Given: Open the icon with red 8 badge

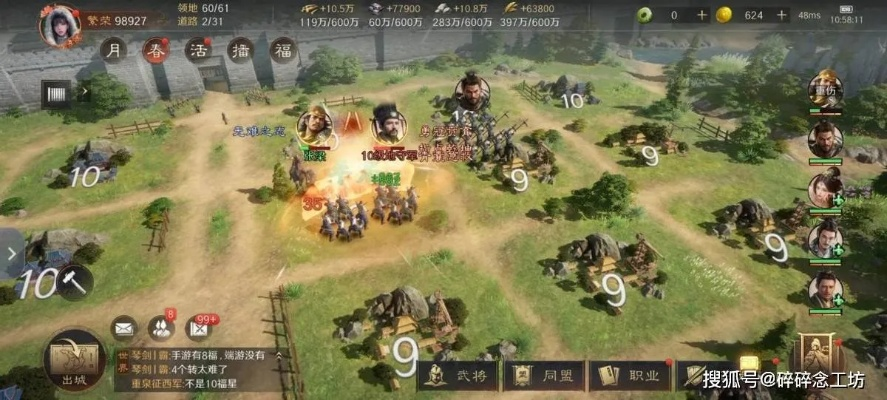Looking at the screenshot, I should (x=160, y=327).
